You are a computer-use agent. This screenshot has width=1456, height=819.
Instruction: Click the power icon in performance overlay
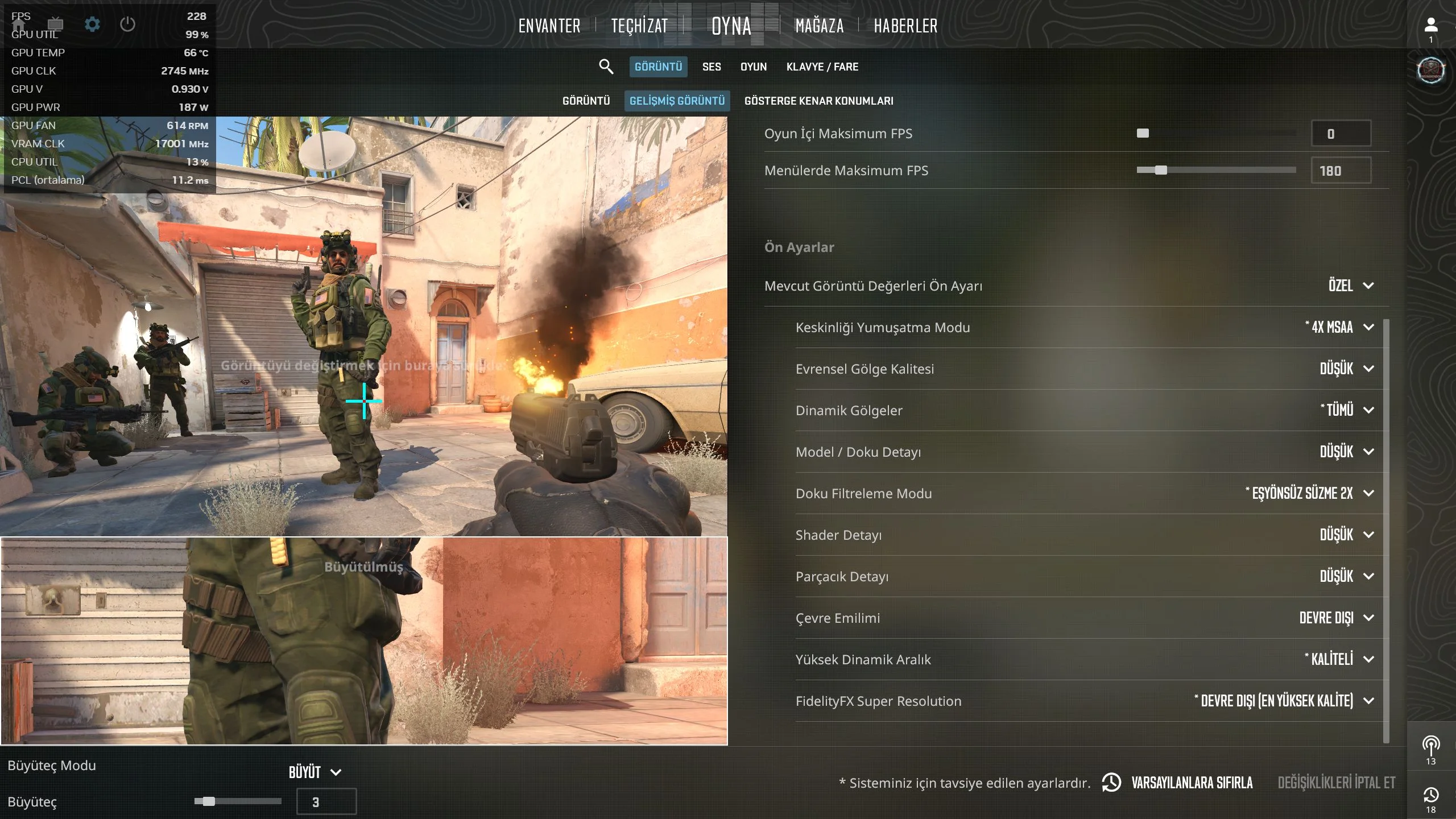pos(127,24)
